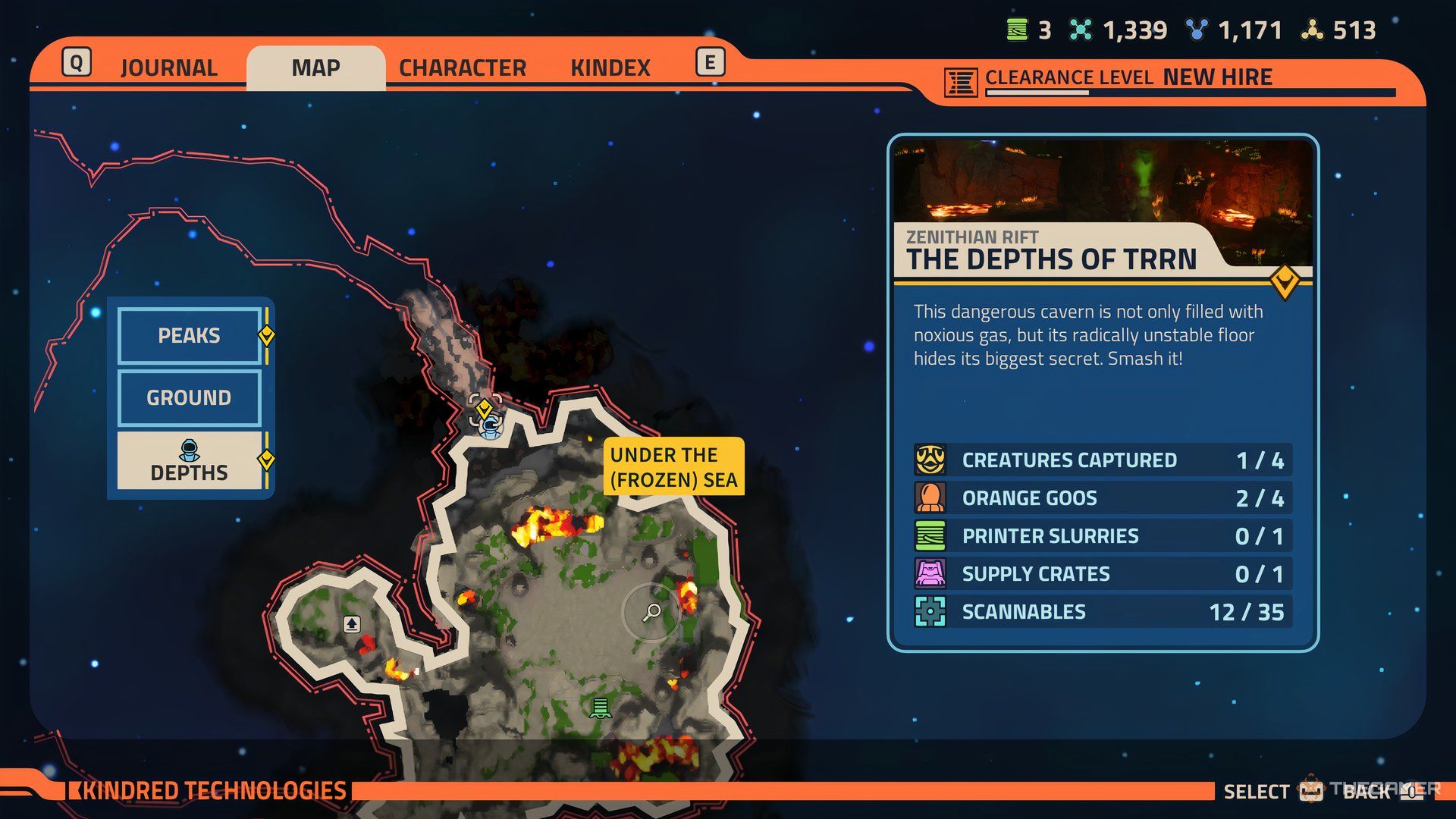Screen dimensions: 1456x819
Task: Select the player location marker on map
Action: [489, 425]
